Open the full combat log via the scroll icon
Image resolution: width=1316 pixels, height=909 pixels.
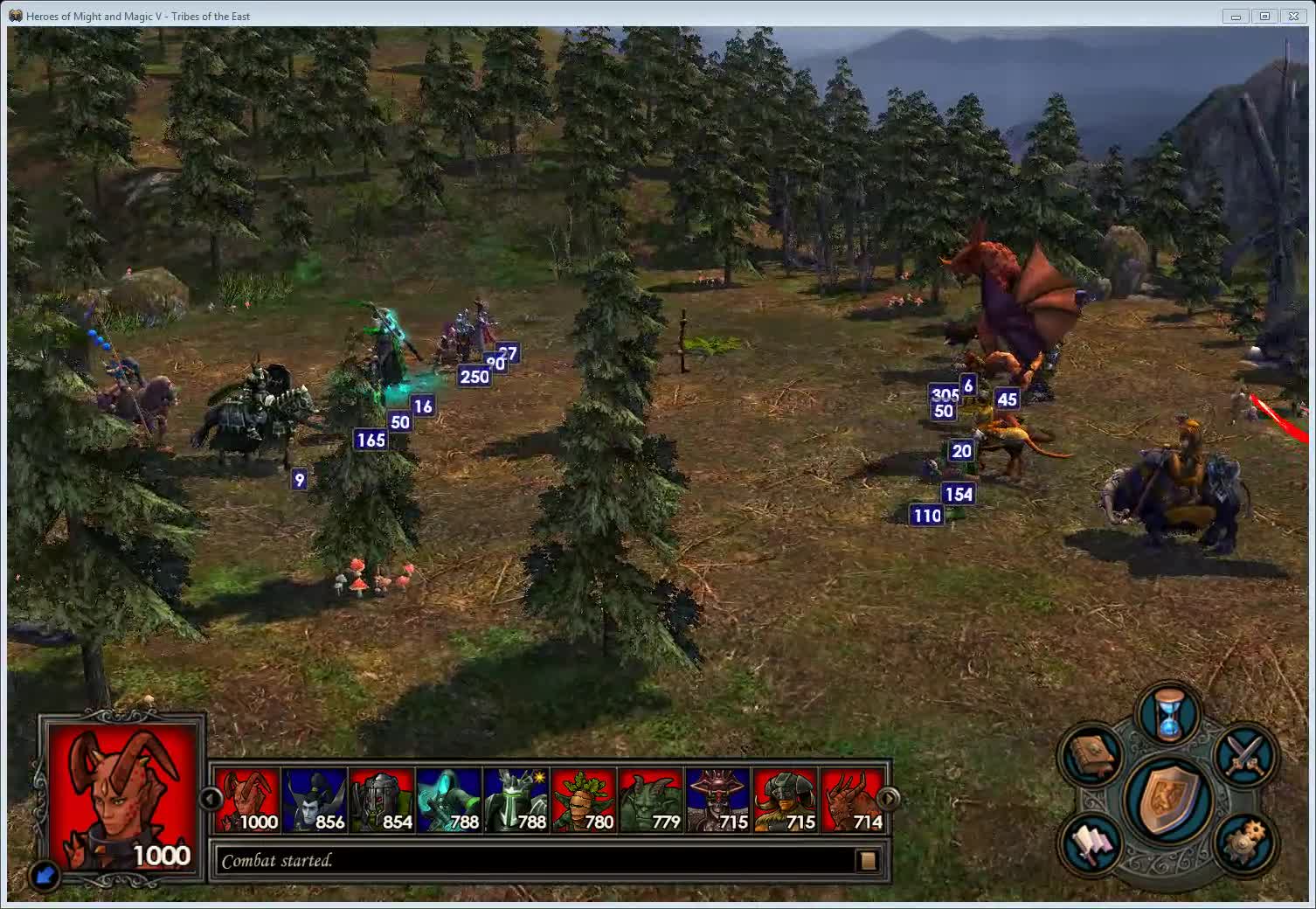(869, 860)
